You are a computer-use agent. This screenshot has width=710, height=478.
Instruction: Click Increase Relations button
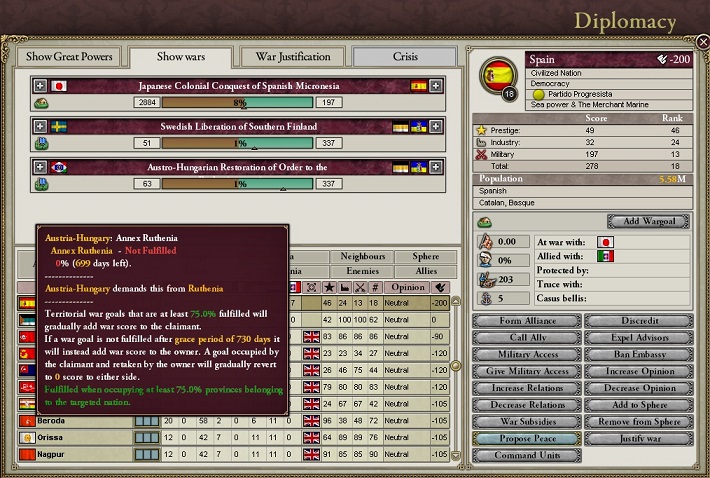pos(526,388)
